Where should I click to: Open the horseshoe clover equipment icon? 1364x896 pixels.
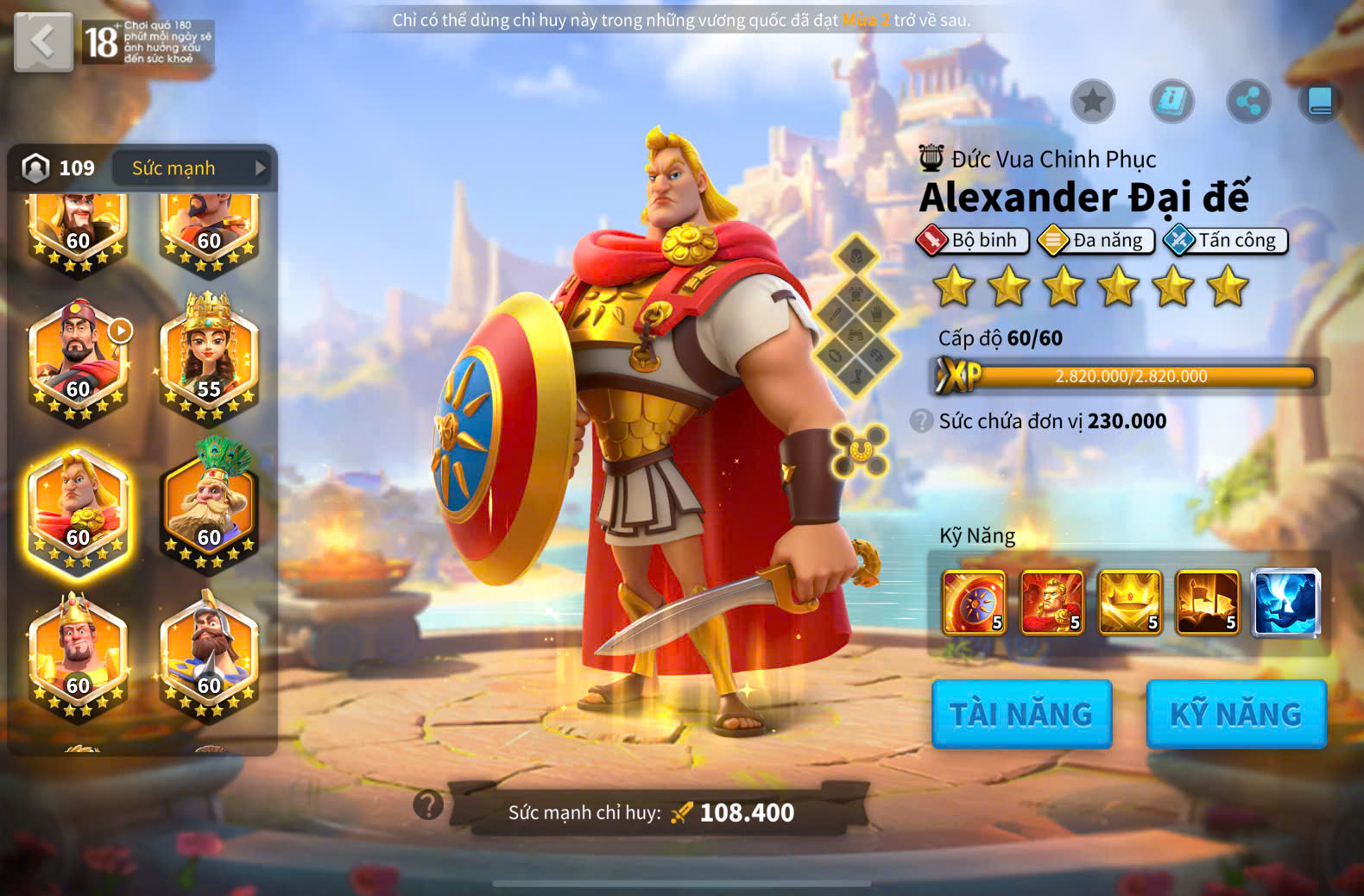click(859, 450)
